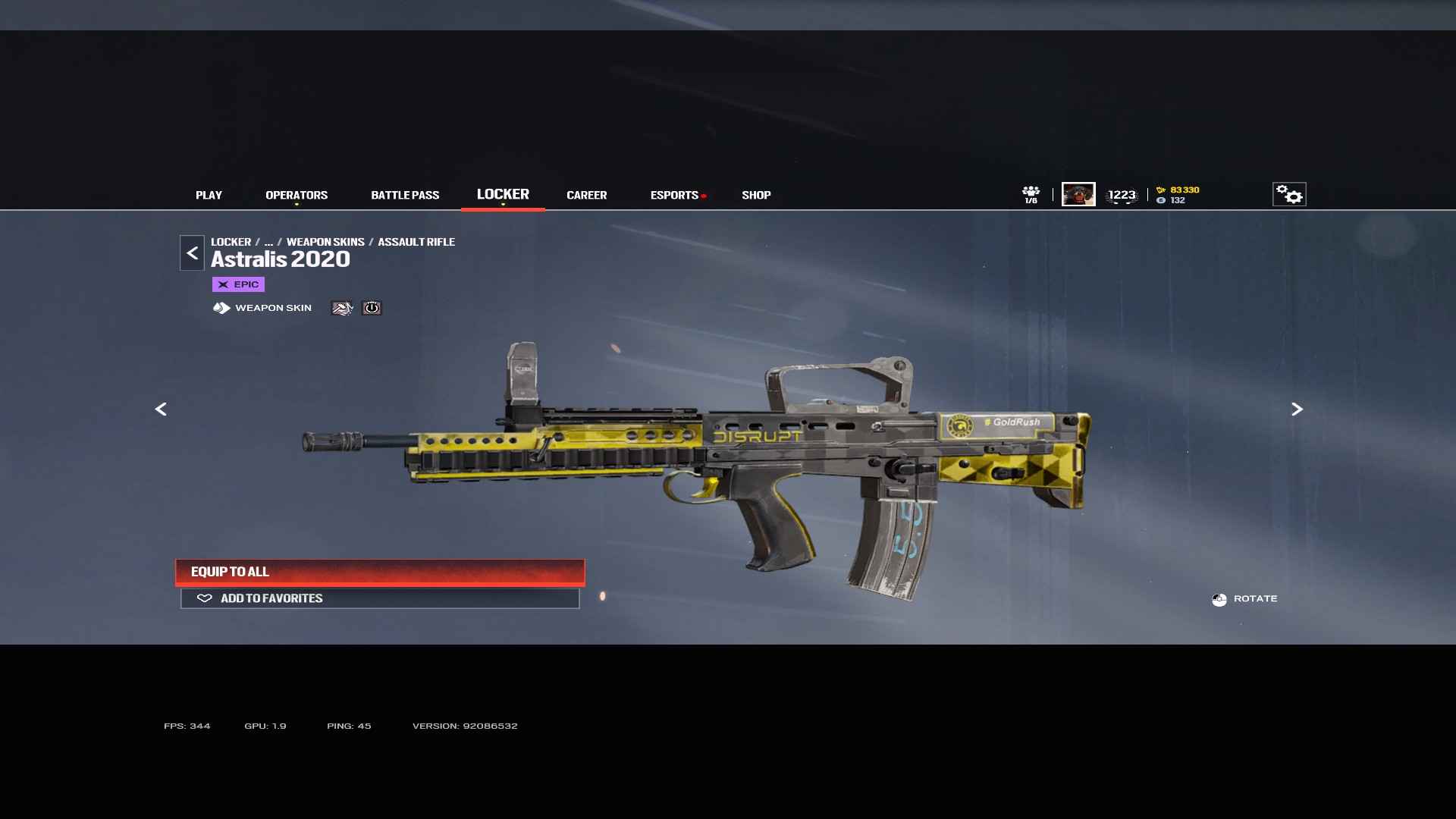Open Weapon Skins breadcrumb link

pos(325,242)
